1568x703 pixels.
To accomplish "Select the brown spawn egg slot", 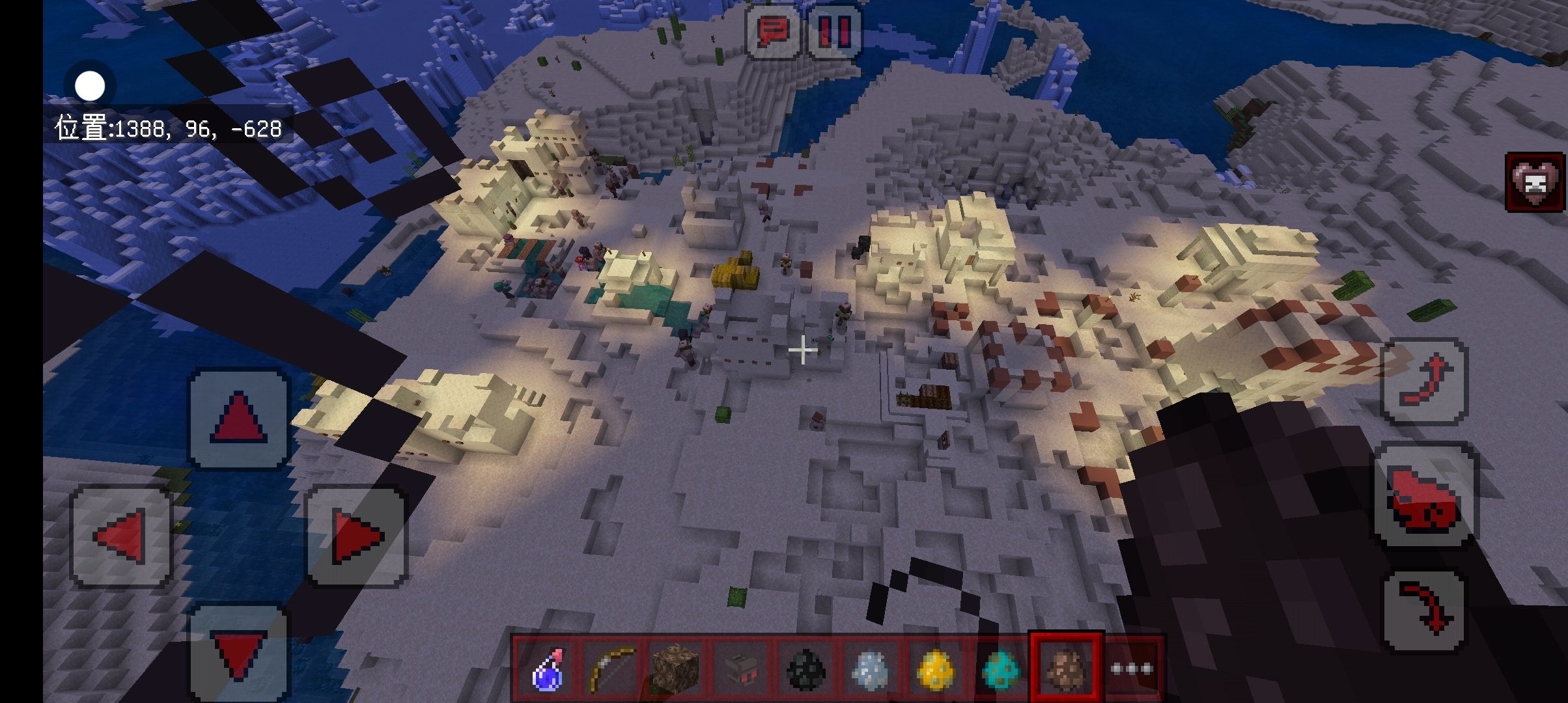I will pyautogui.click(x=1066, y=669).
